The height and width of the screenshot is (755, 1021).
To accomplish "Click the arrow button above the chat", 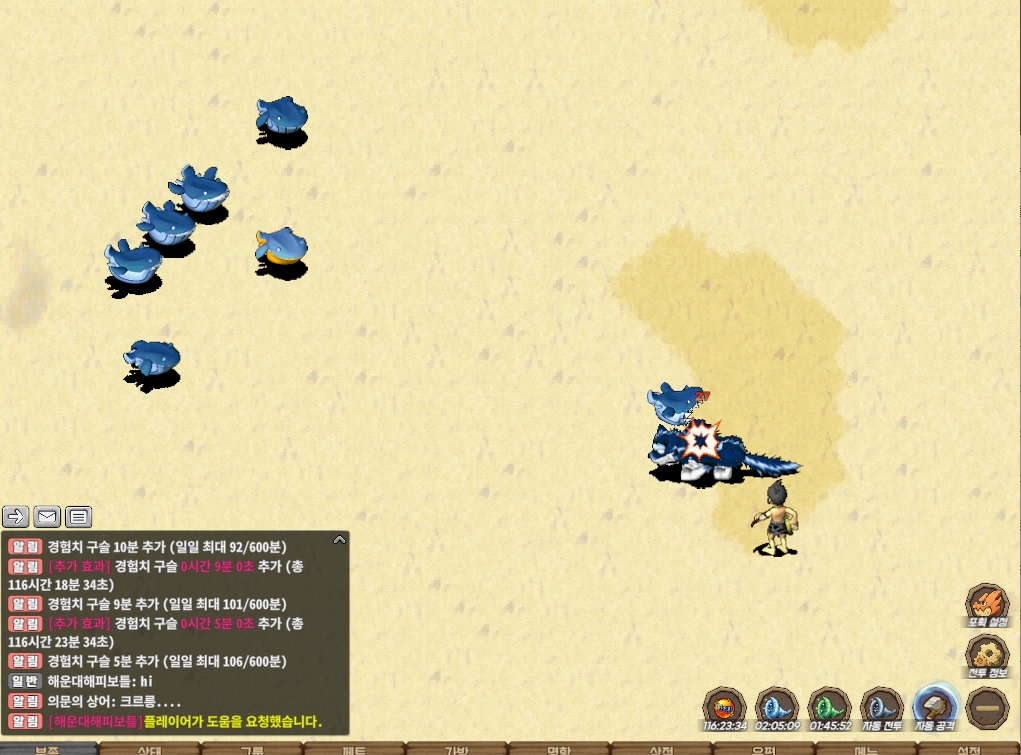I will click(x=16, y=517).
